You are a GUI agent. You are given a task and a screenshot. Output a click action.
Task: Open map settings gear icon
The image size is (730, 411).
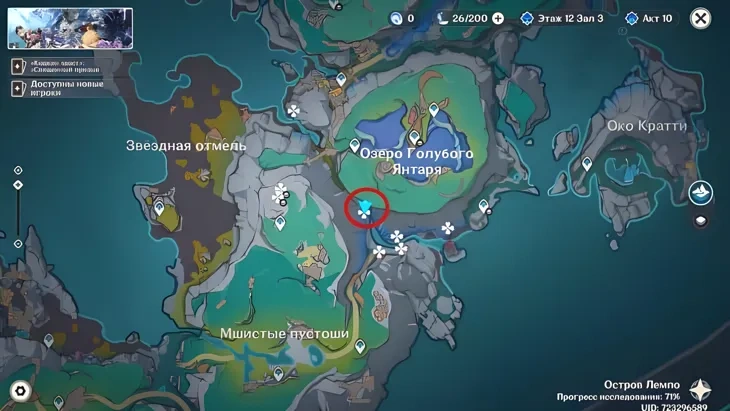(x=19, y=391)
